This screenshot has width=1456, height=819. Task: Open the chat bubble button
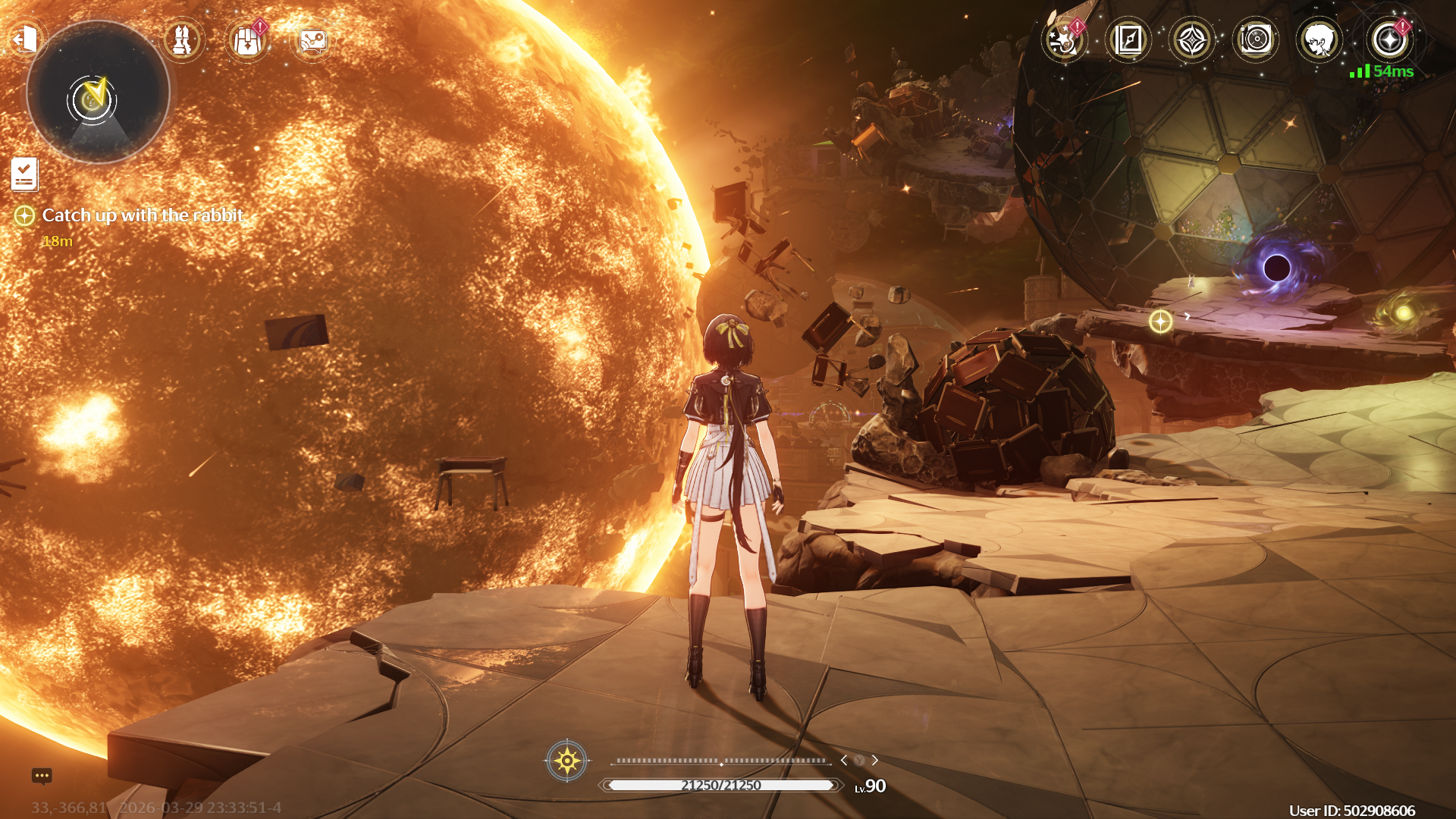(42, 776)
